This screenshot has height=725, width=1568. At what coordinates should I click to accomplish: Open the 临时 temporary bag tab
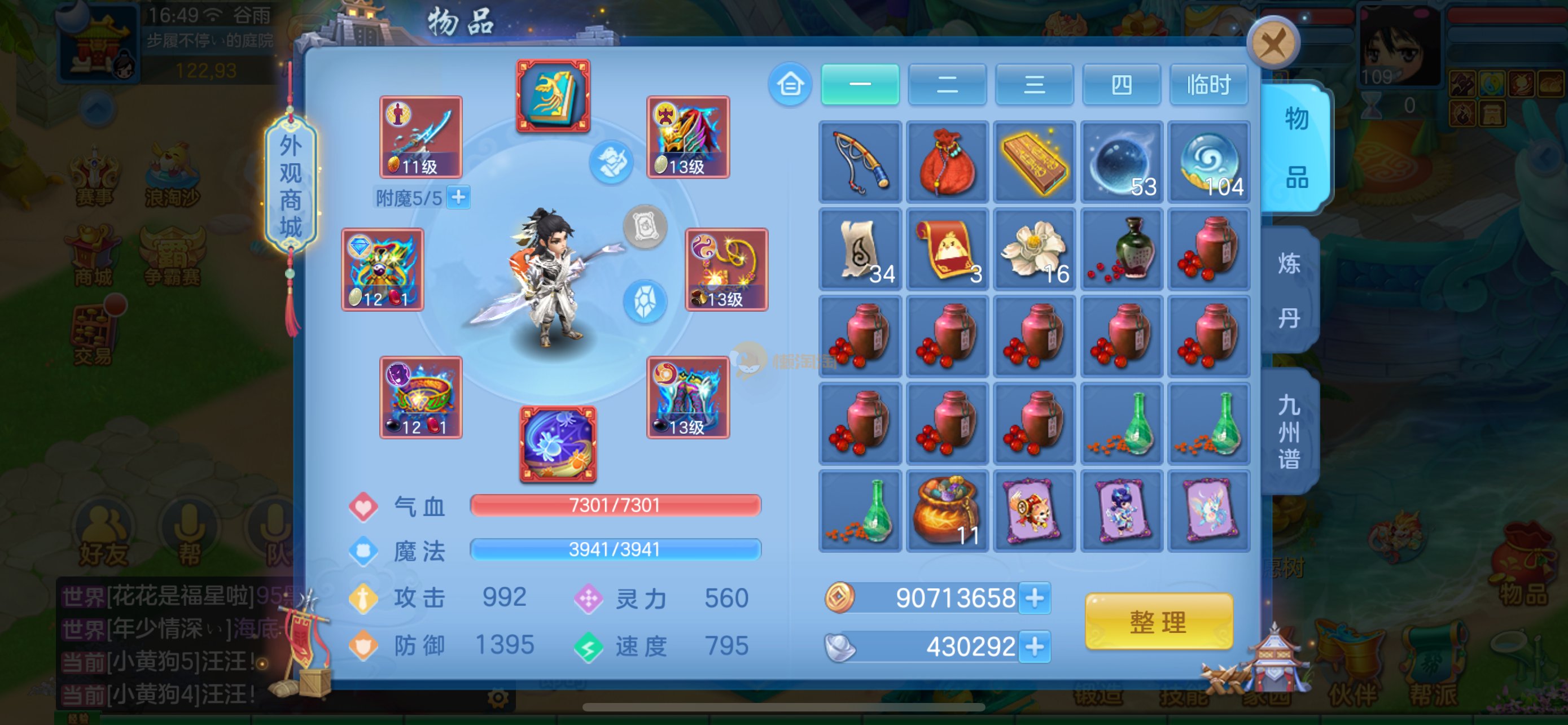click(1208, 84)
